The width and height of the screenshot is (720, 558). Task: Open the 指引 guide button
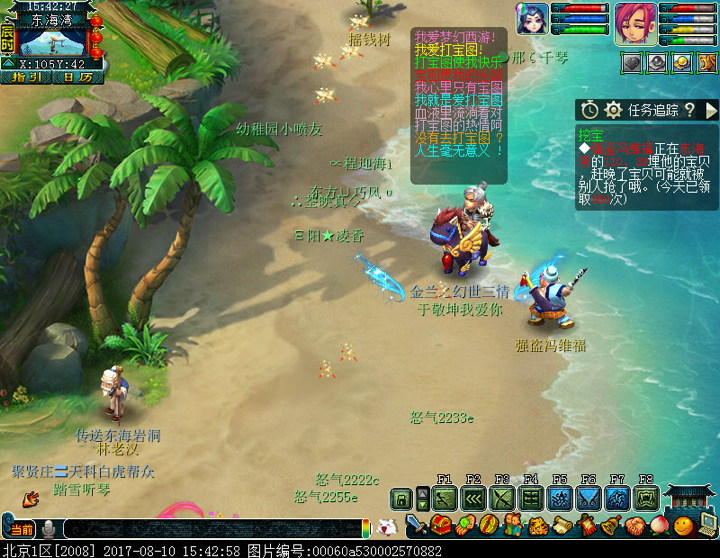click(26, 76)
